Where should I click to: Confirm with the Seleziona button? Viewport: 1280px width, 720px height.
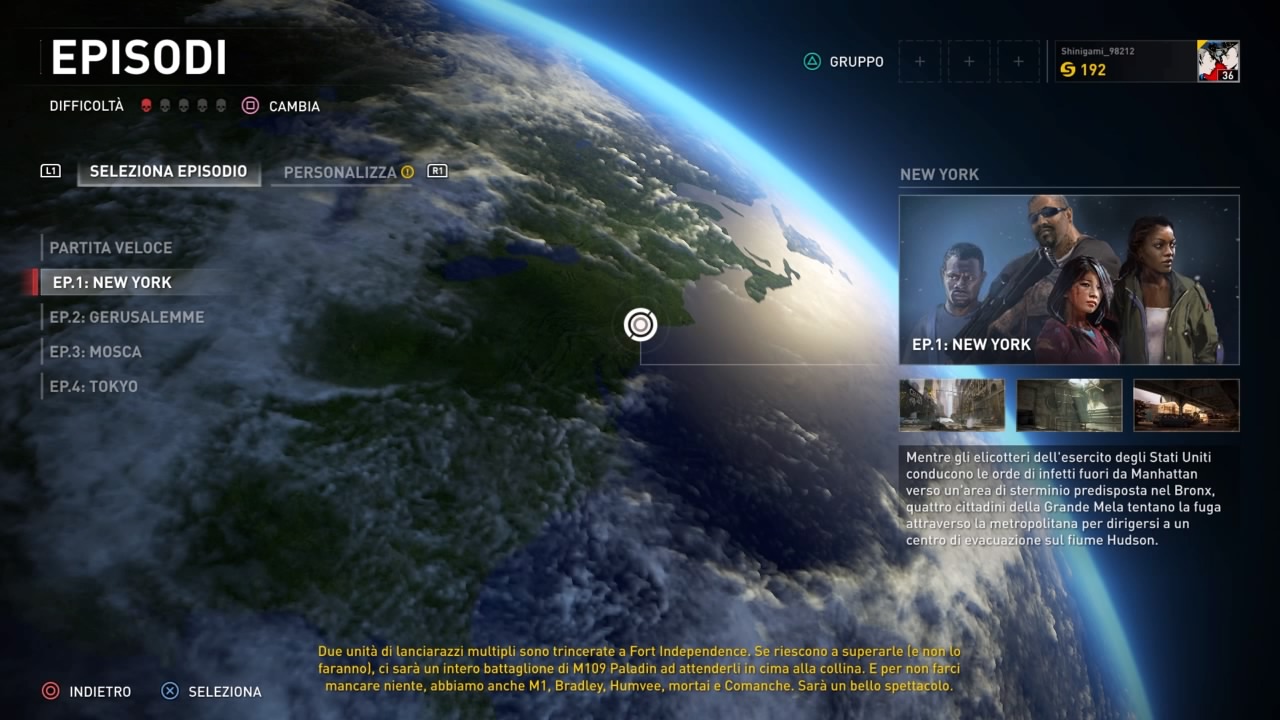point(212,691)
